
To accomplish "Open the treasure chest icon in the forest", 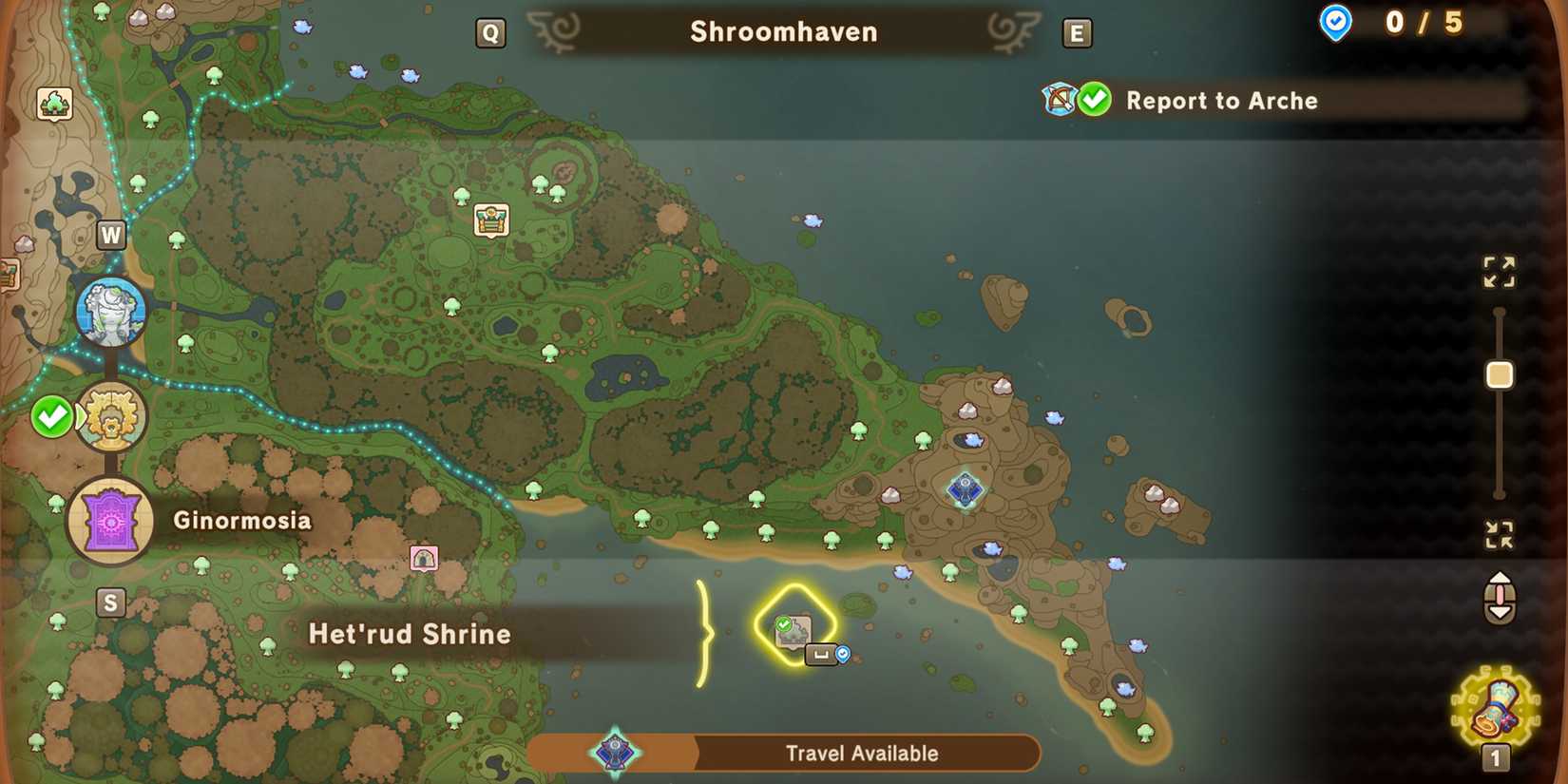I will [x=489, y=220].
